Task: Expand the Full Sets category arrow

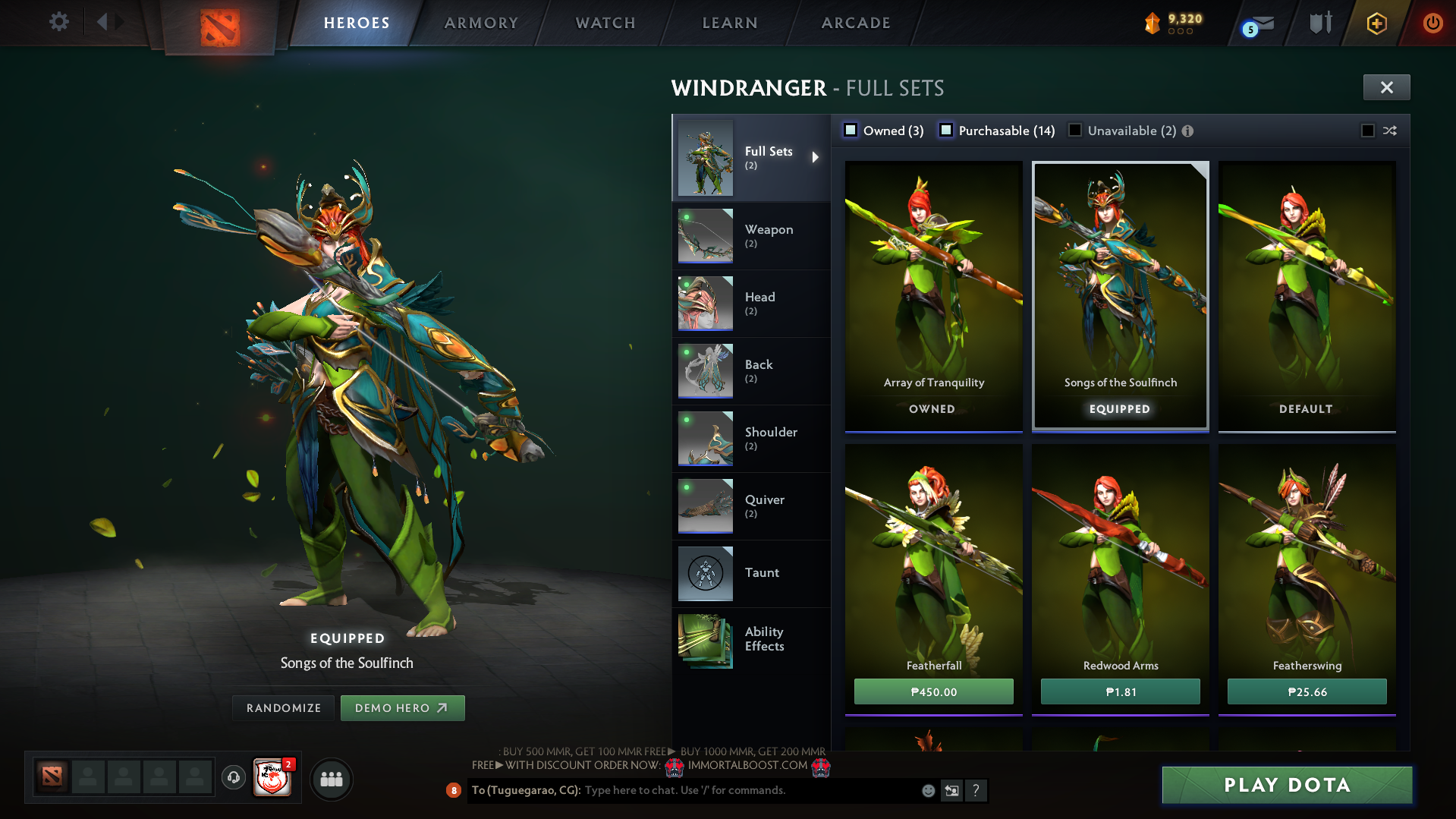Action: pos(816,157)
